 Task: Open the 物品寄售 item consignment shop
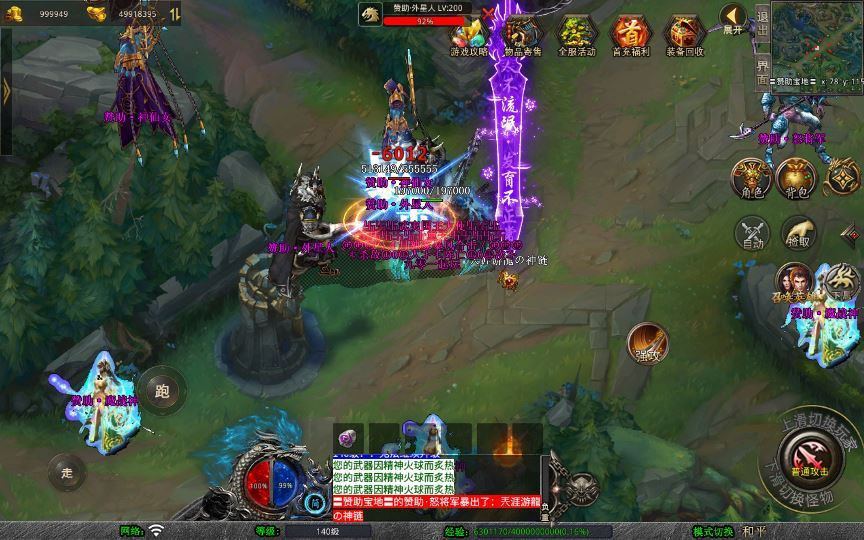click(x=524, y=36)
